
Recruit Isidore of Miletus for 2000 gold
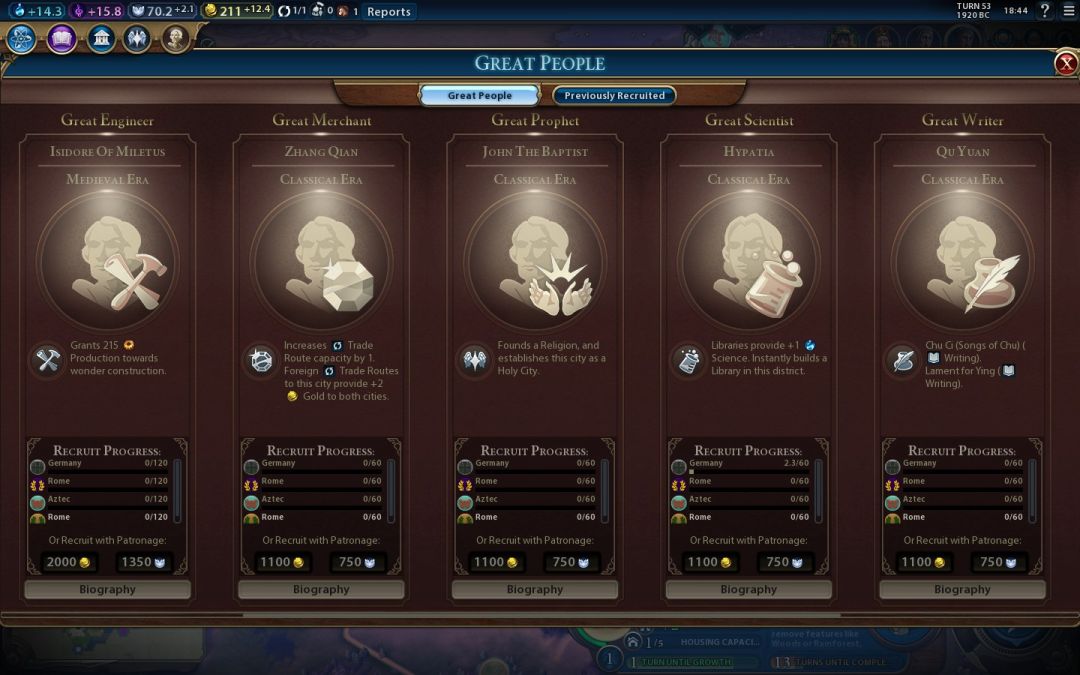tap(69, 562)
